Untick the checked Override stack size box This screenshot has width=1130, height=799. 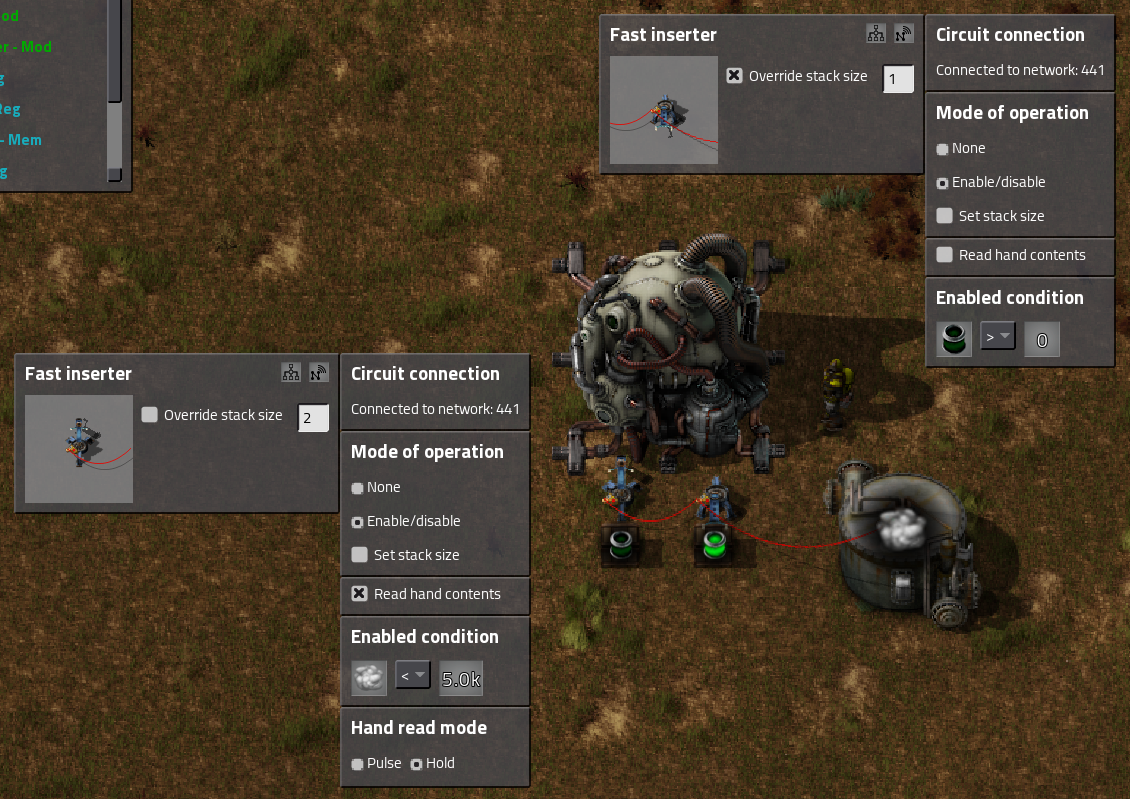735,76
